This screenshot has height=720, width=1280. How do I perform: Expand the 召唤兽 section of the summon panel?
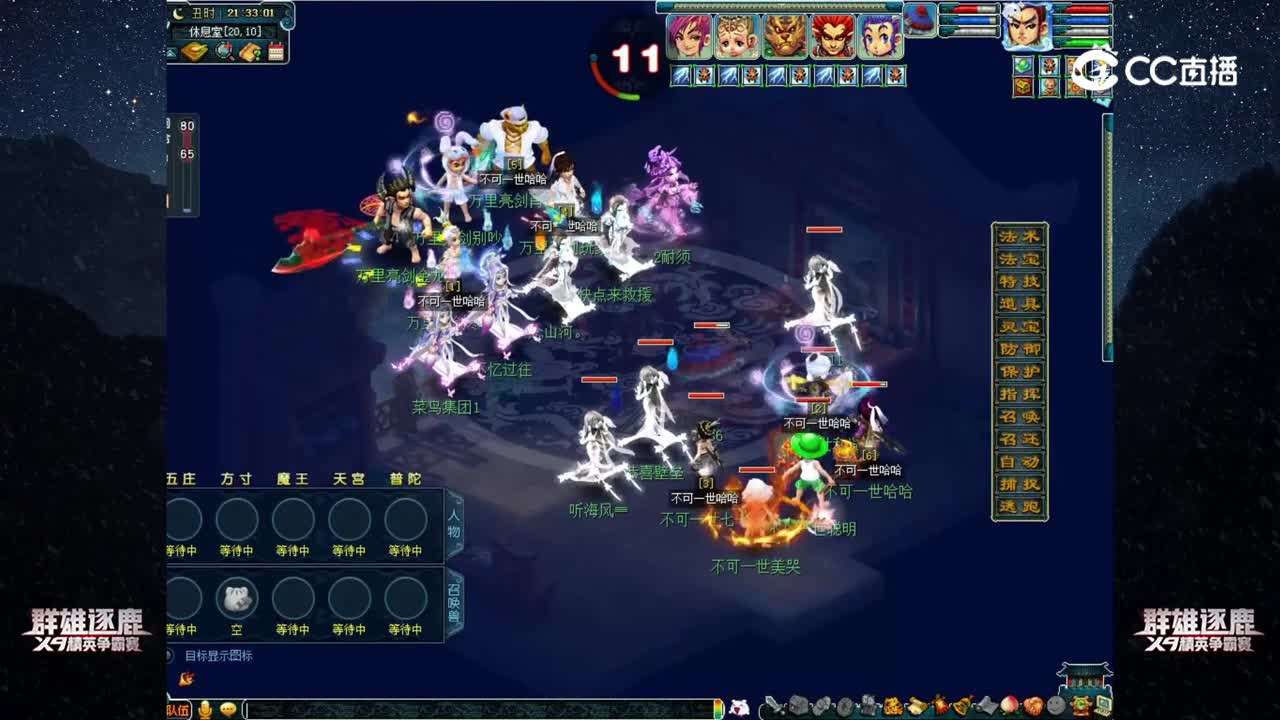click(455, 600)
